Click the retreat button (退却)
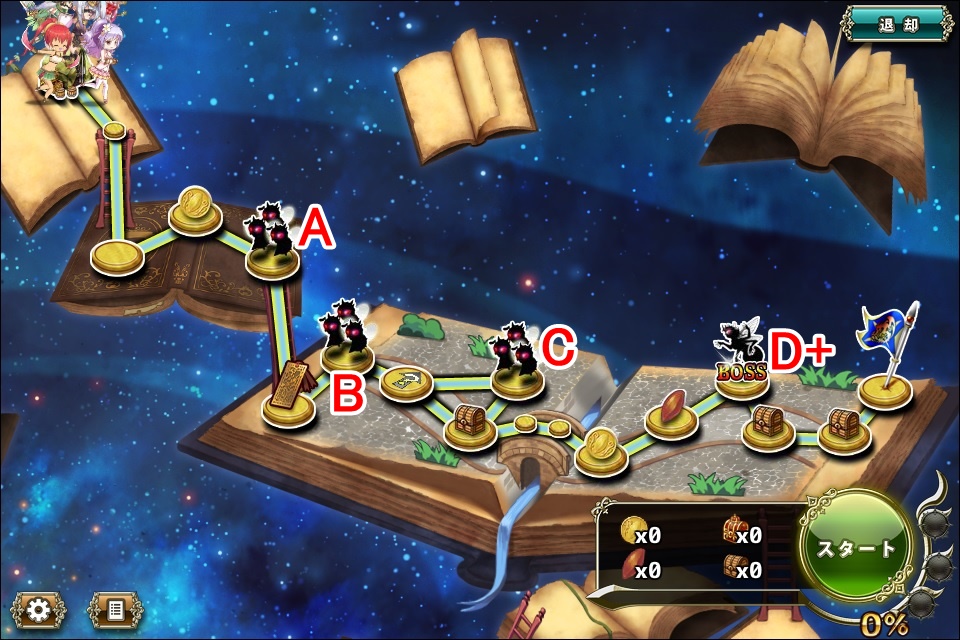960x640 pixels. (x=897, y=24)
